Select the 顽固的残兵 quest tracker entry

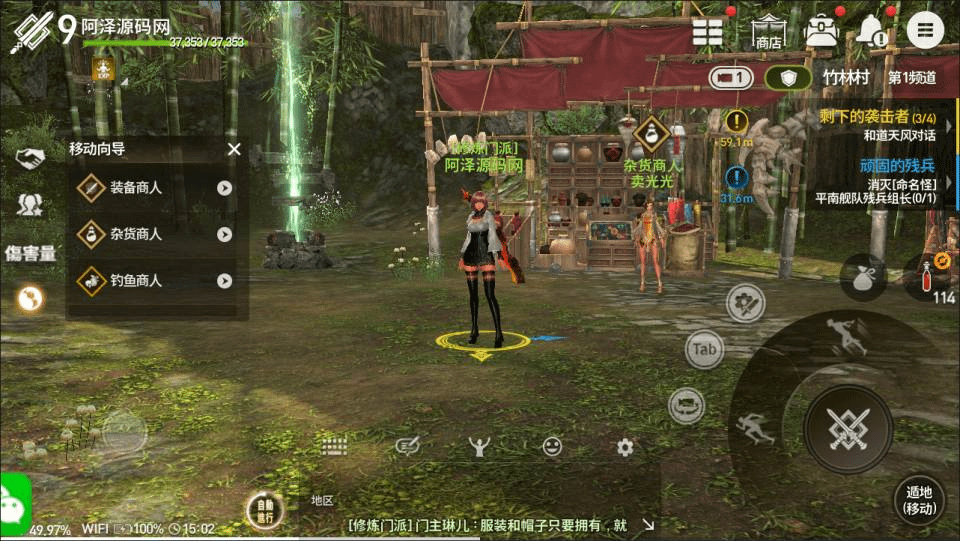(x=878, y=182)
